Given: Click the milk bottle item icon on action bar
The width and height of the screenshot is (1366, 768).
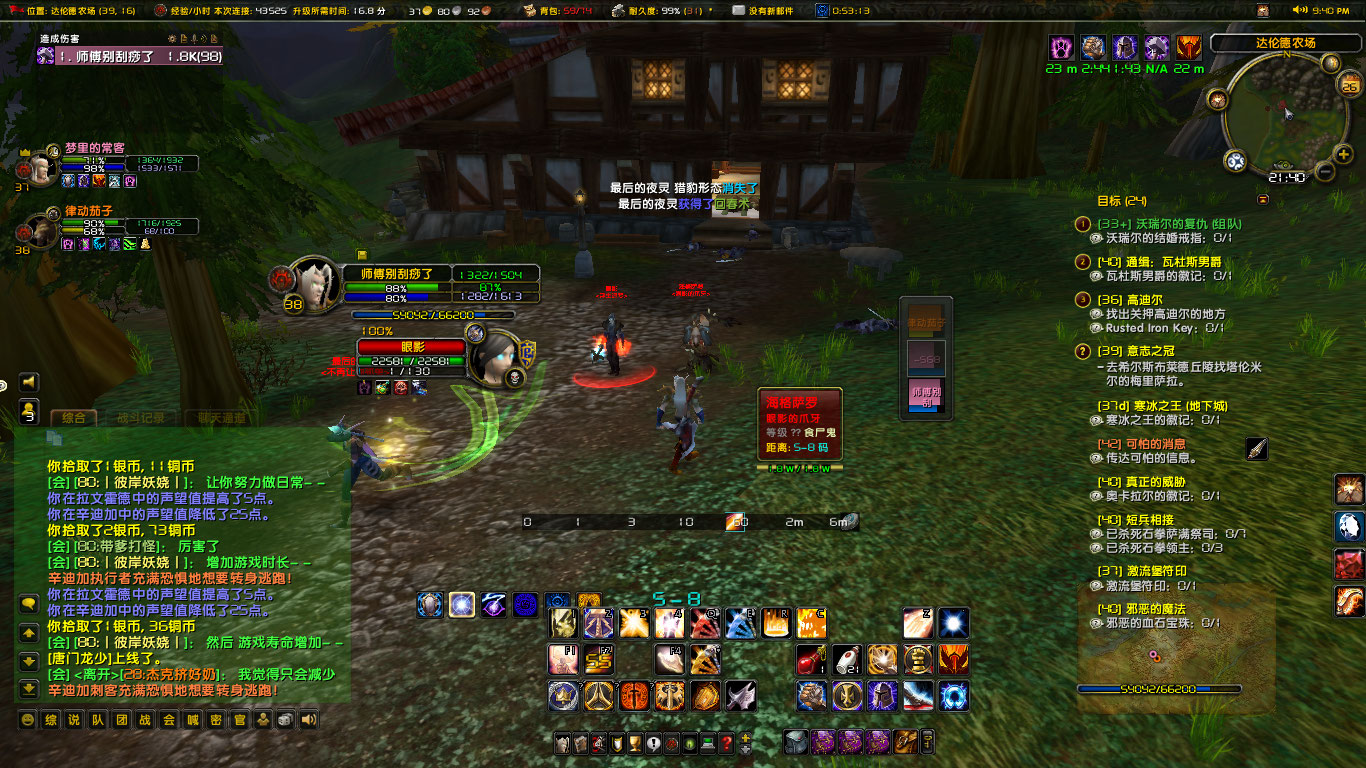Looking at the screenshot, I should [x=846, y=659].
